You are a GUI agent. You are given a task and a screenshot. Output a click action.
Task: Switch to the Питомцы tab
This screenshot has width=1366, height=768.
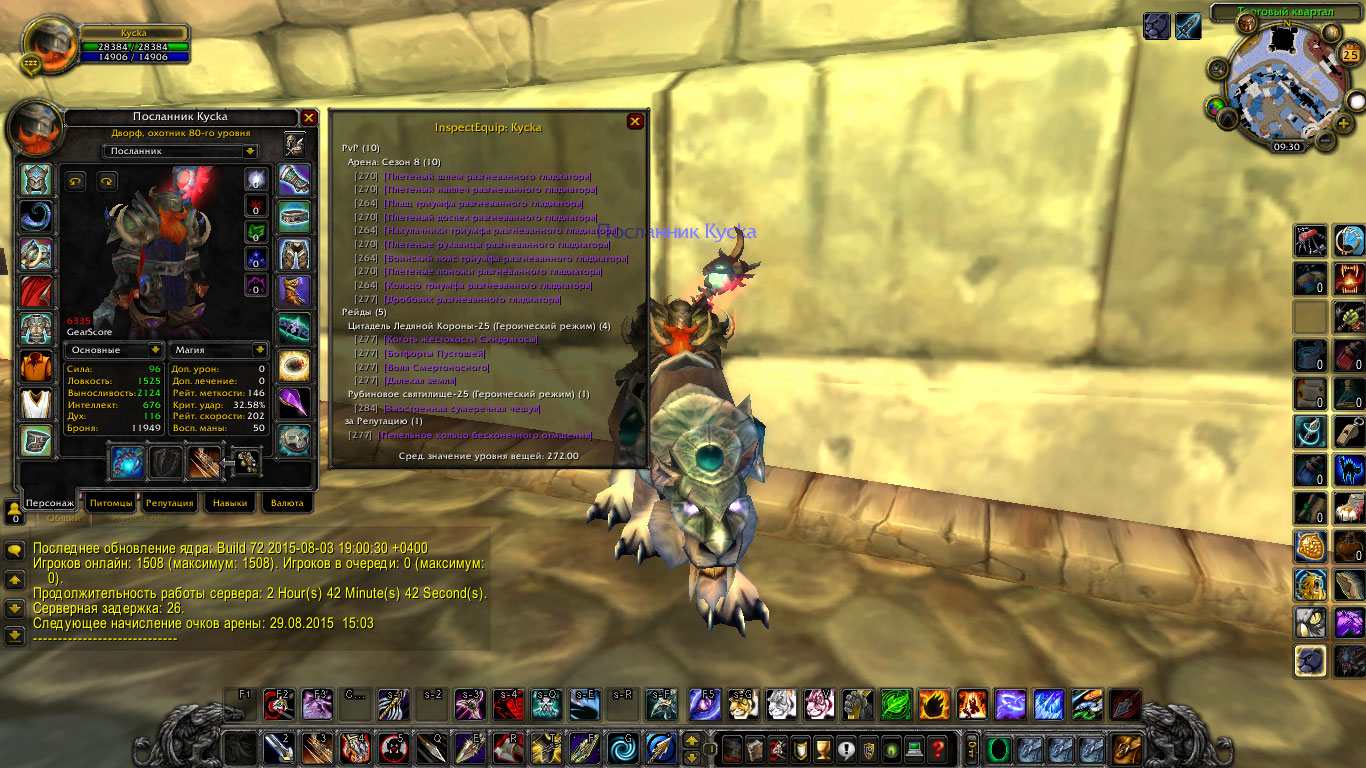tap(110, 503)
